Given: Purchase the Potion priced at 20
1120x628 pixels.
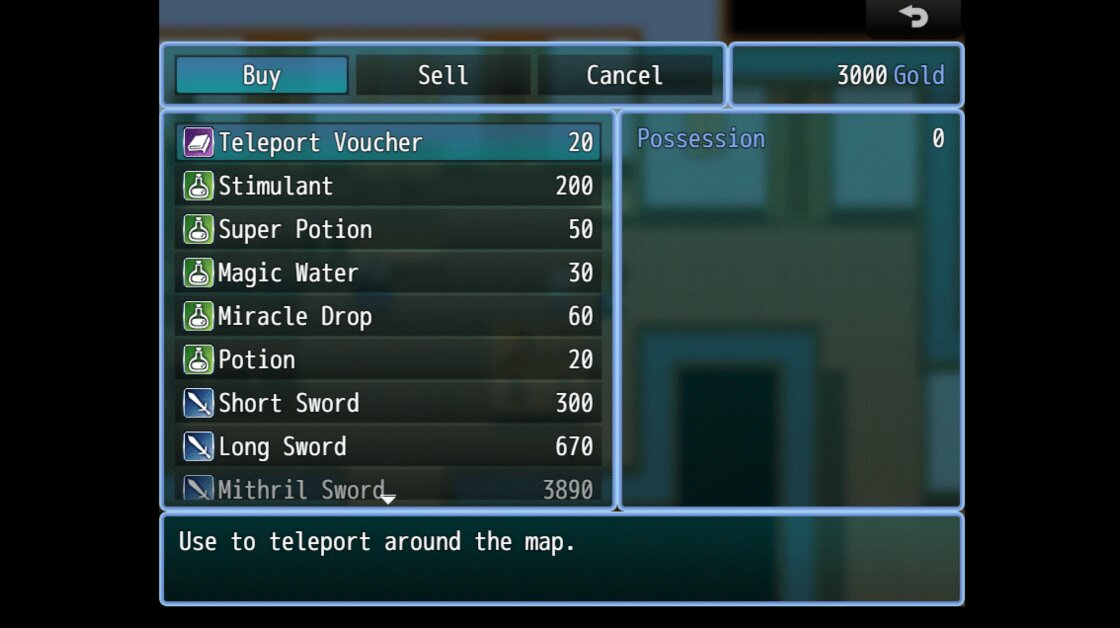Looking at the screenshot, I should (388, 360).
